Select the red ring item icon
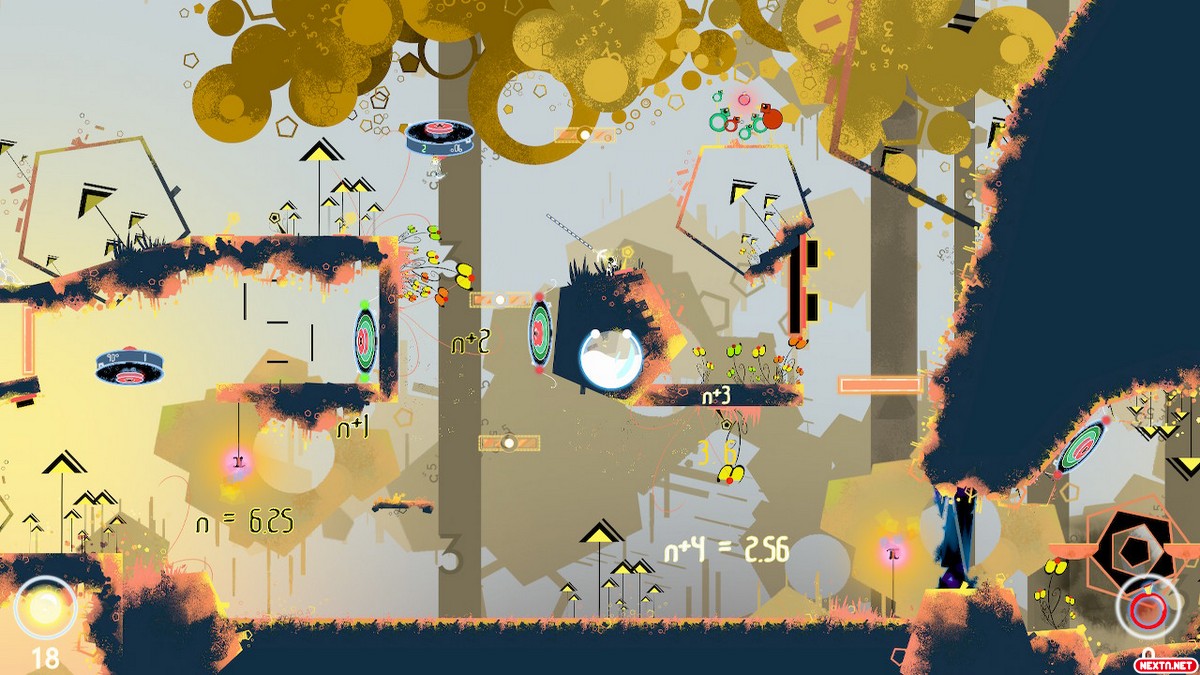Viewport: 1200px width, 675px height. pyautogui.click(x=1144, y=608)
